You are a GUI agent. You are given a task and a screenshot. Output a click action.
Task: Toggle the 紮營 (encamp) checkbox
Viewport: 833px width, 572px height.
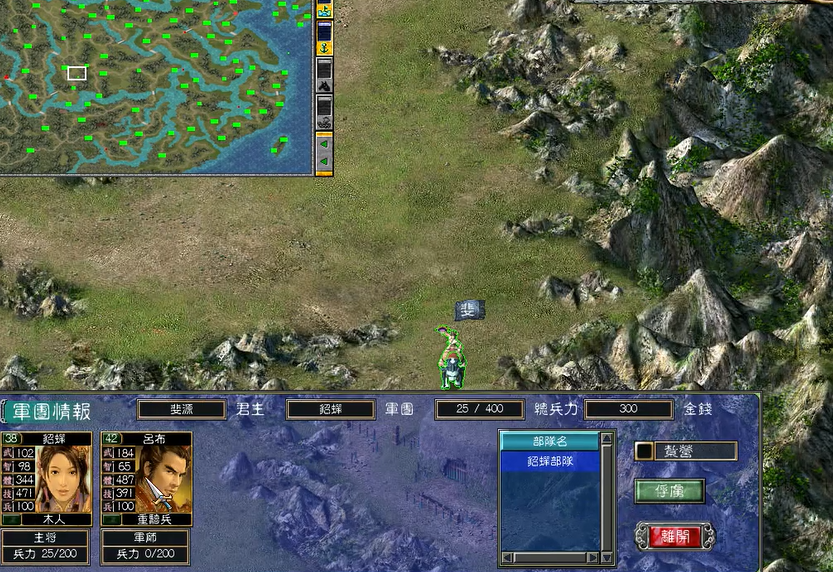coord(644,451)
